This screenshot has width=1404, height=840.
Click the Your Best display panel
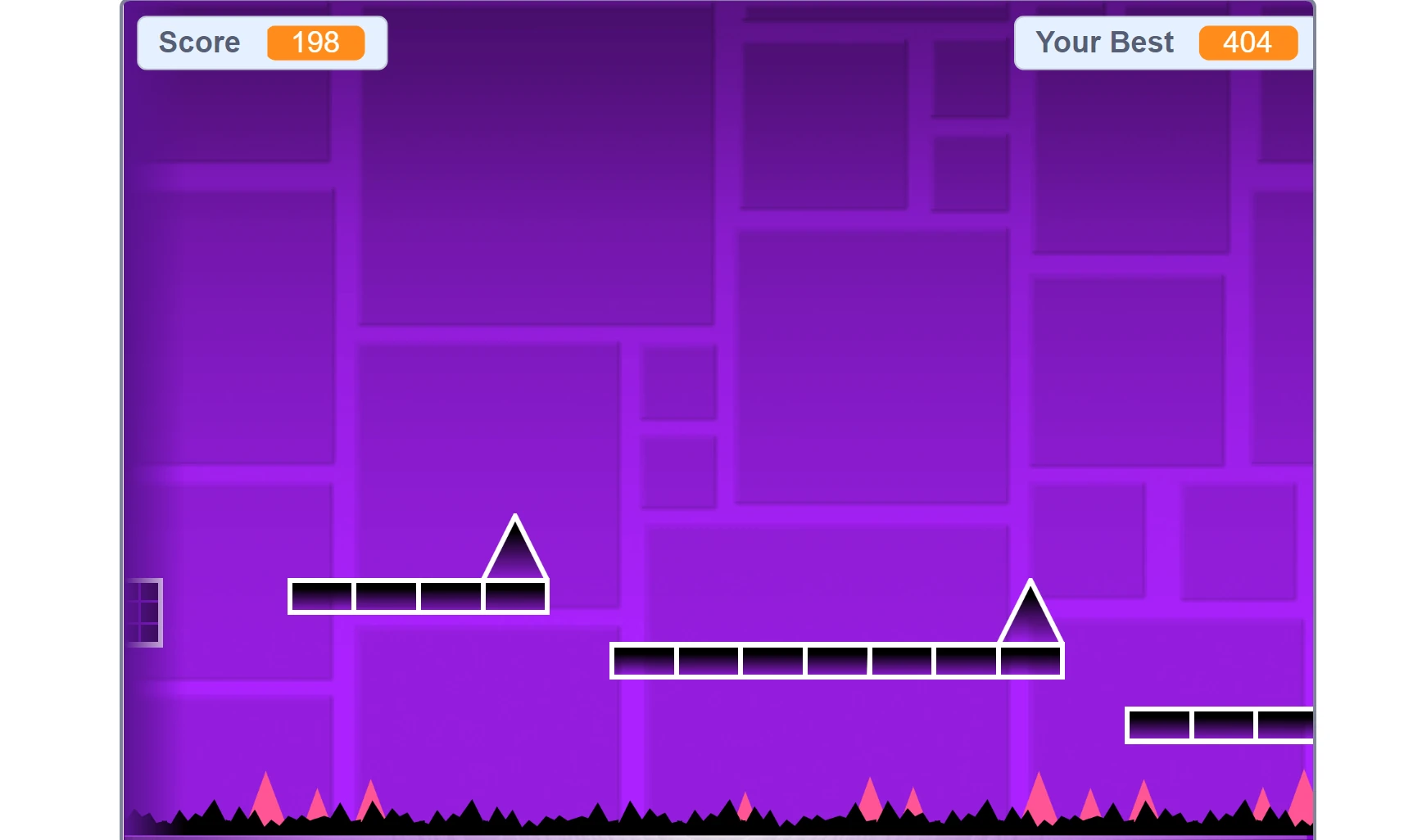pos(1163,41)
